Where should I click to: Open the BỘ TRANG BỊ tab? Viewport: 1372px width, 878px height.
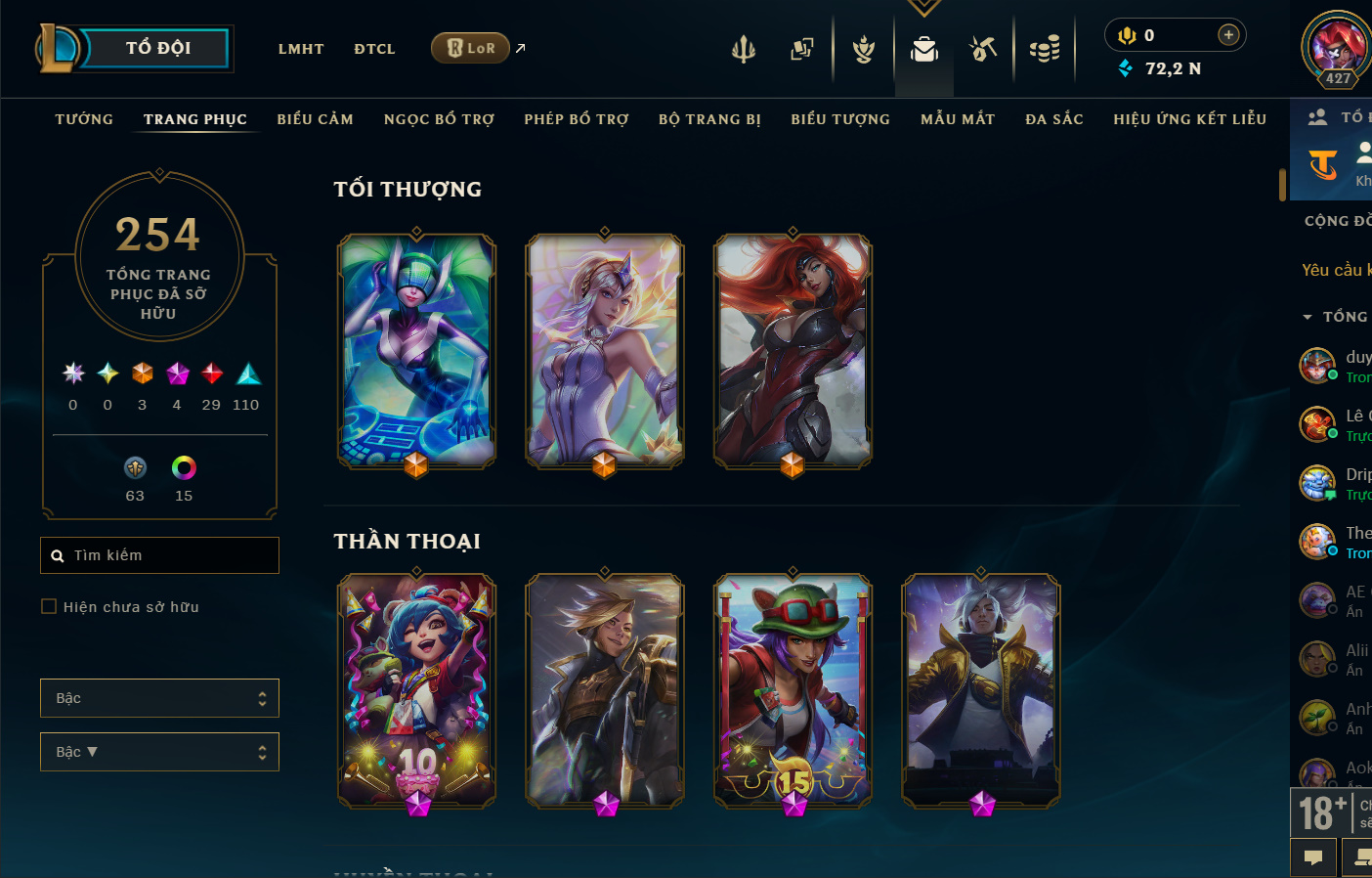pos(709,119)
